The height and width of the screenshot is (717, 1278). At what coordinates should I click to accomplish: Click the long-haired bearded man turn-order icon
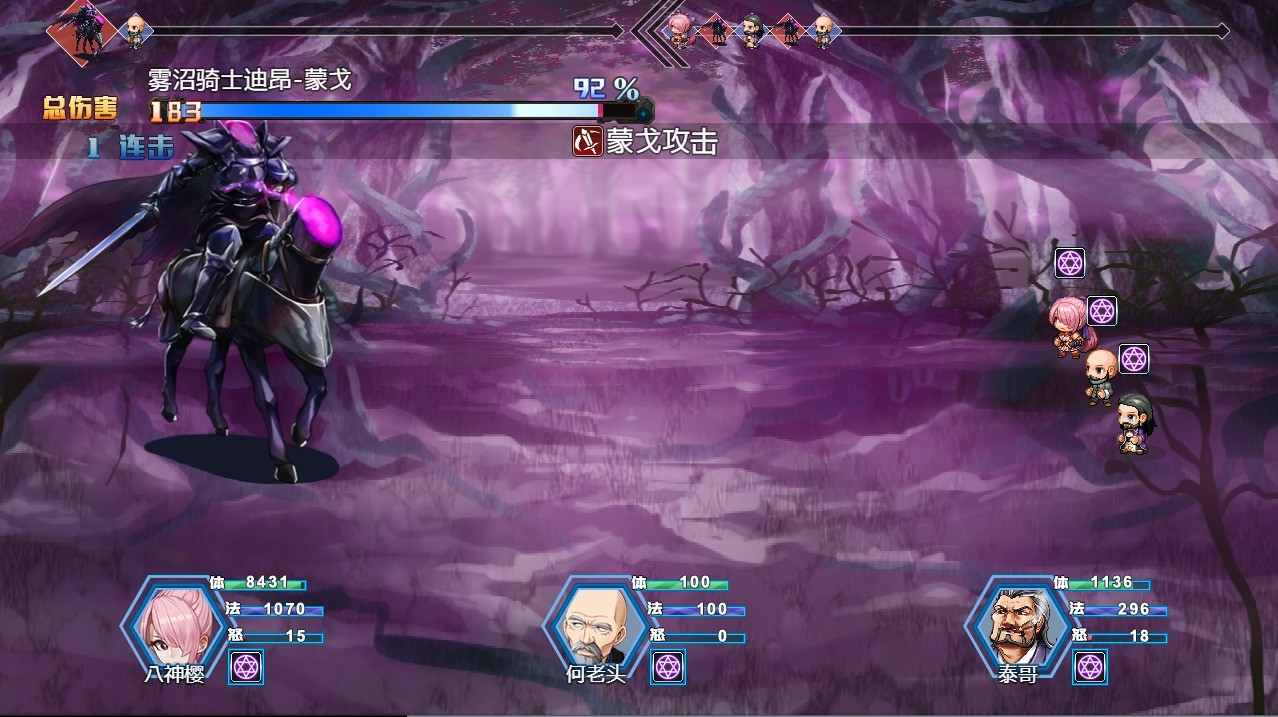tap(752, 31)
